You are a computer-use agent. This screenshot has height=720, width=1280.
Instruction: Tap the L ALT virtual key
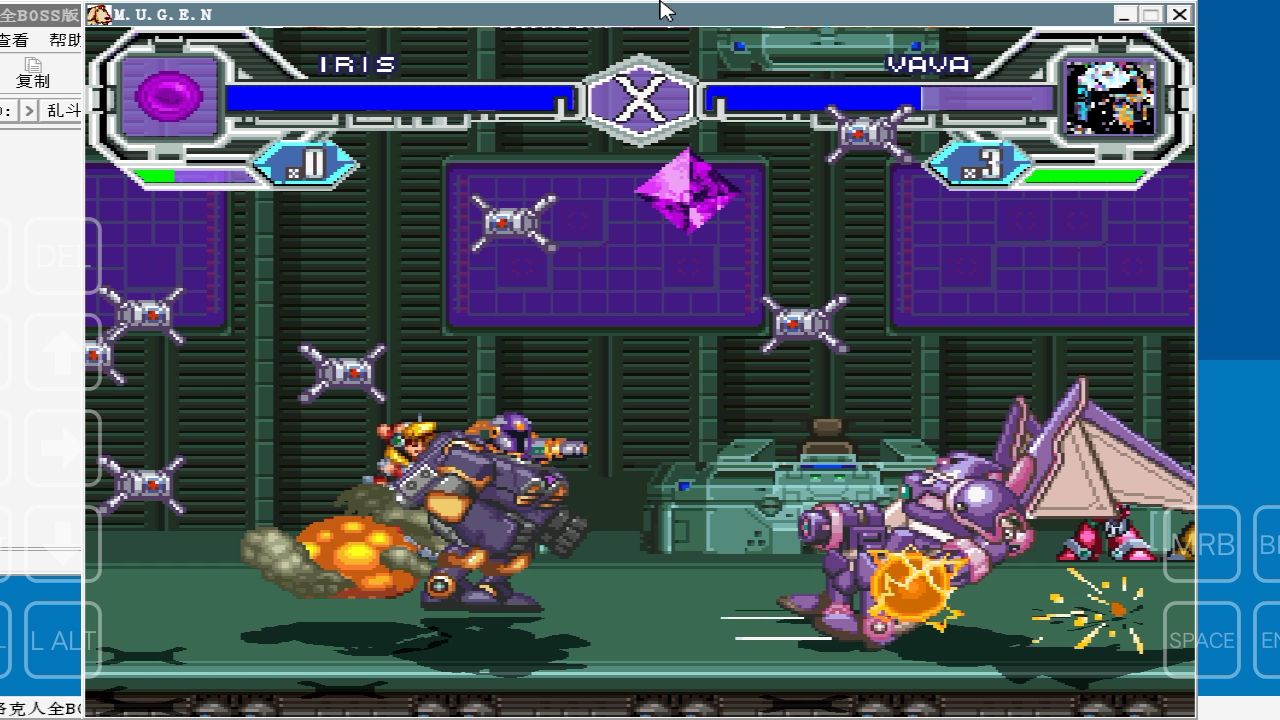62,640
